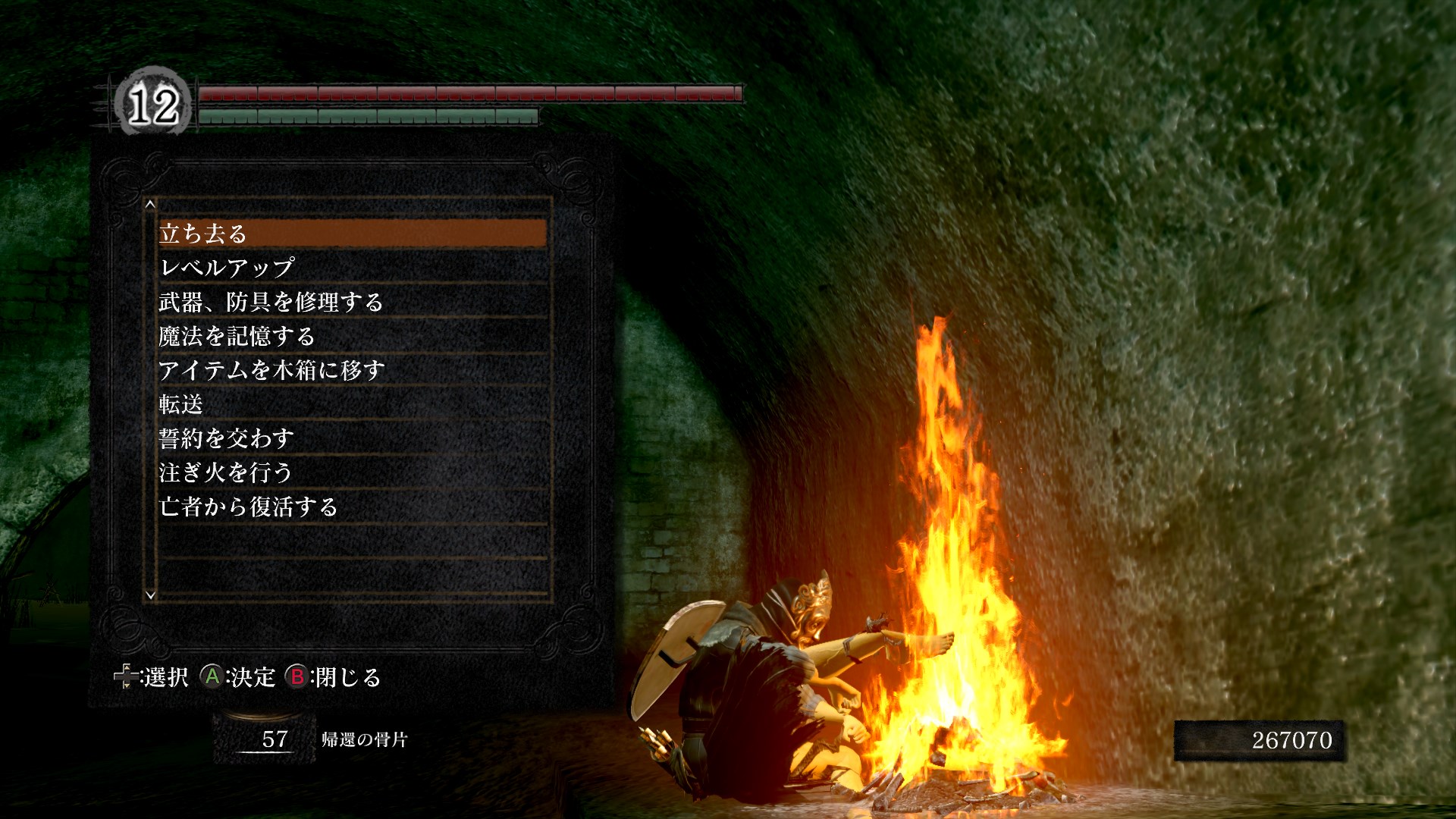Image resolution: width=1456 pixels, height=819 pixels.
Task: Choose 武器、防具を修理する repair option
Action: coord(353,302)
